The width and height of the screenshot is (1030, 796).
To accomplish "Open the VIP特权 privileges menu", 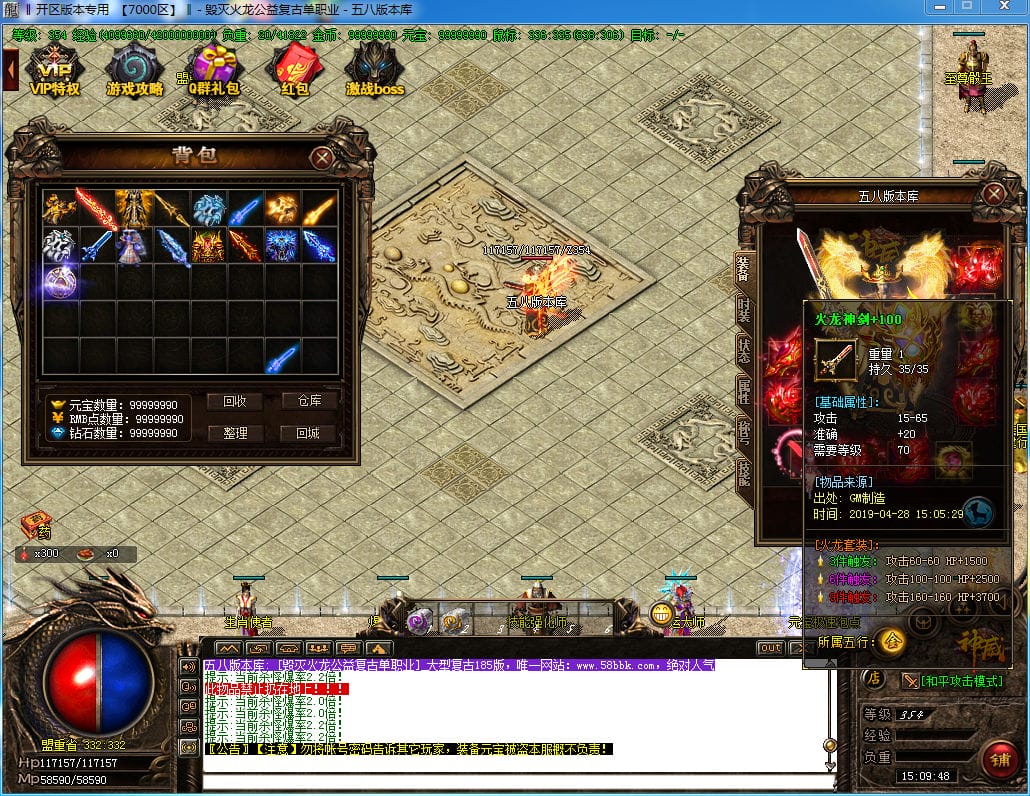I will tap(54, 70).
